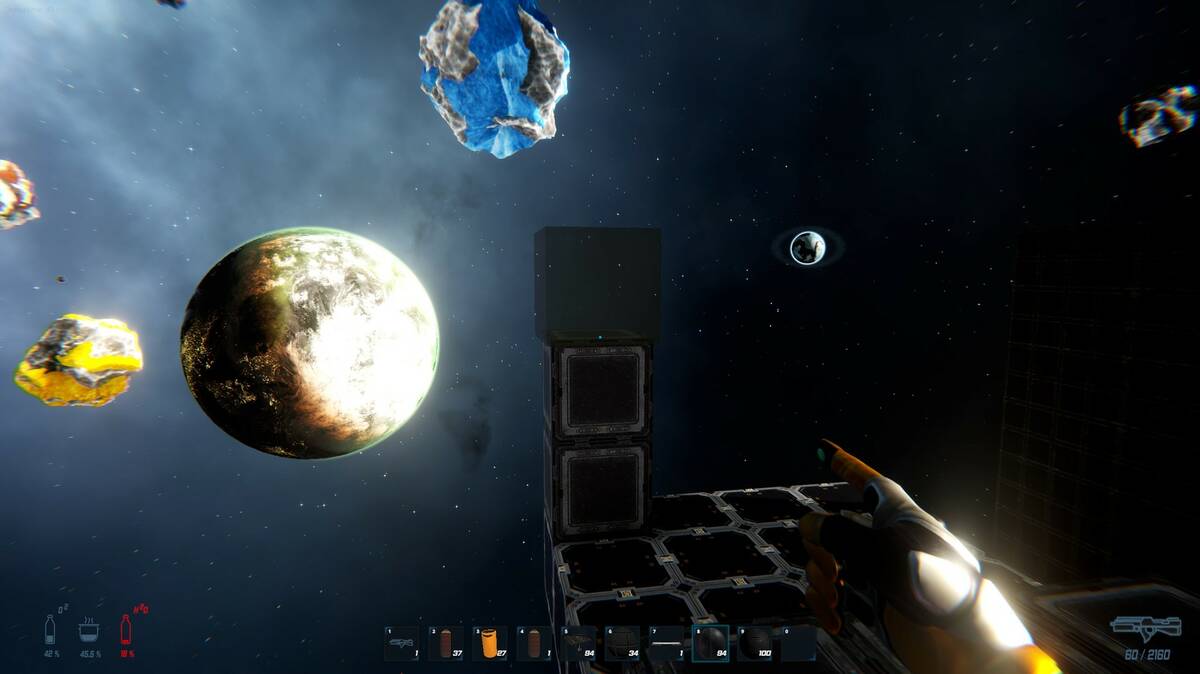The width and height of the screenshot is (1200, 674).
Task: Select hotbar slot 1 with the rifle
Action: (x=401, y=643)
